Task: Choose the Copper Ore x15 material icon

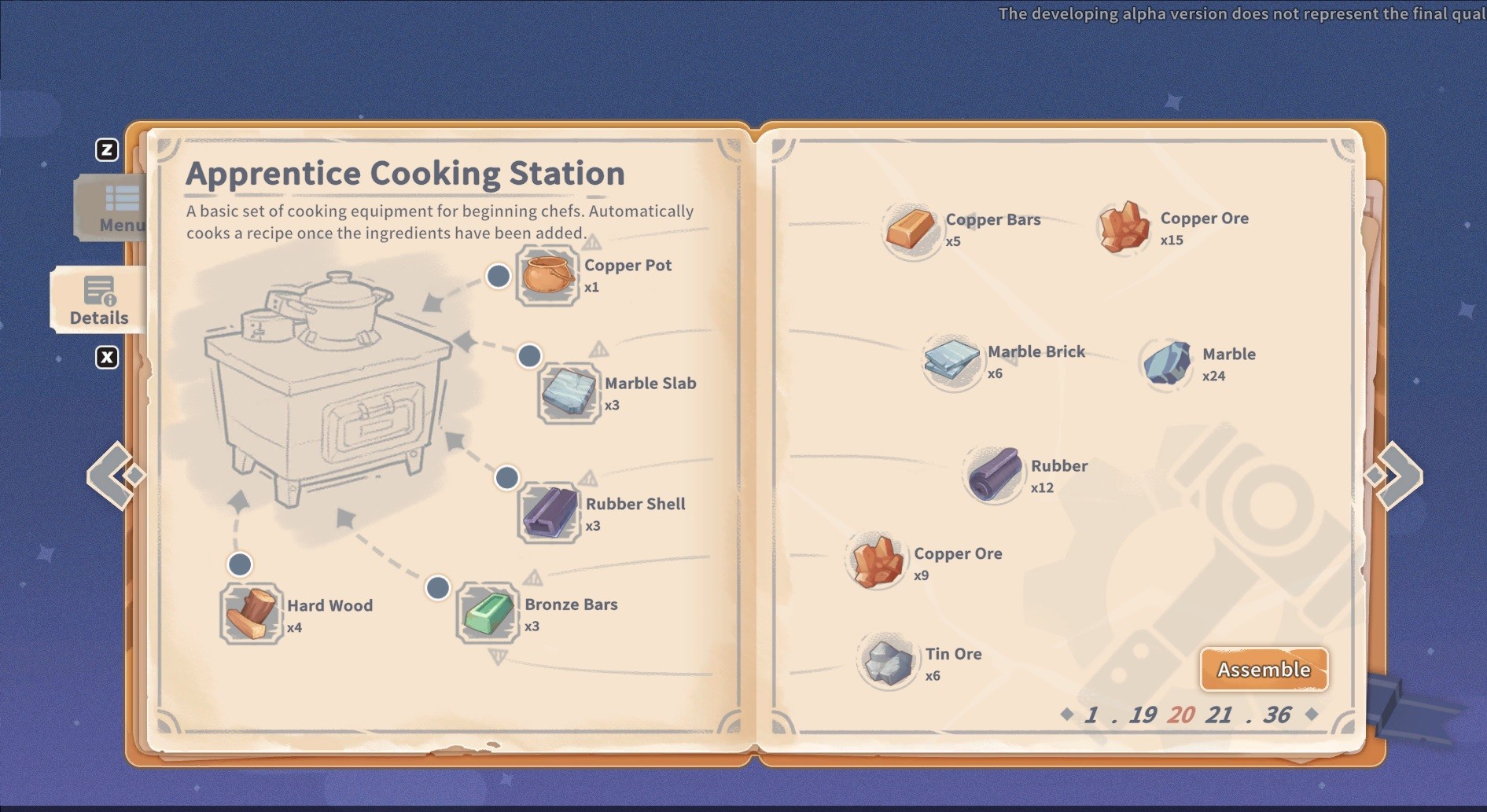Action: 1124,228
